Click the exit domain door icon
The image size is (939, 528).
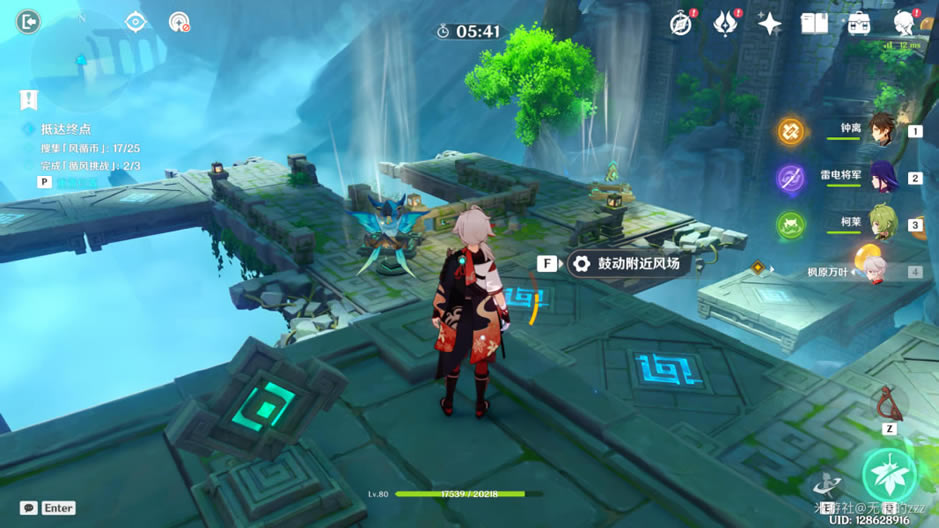click(28, 21)
